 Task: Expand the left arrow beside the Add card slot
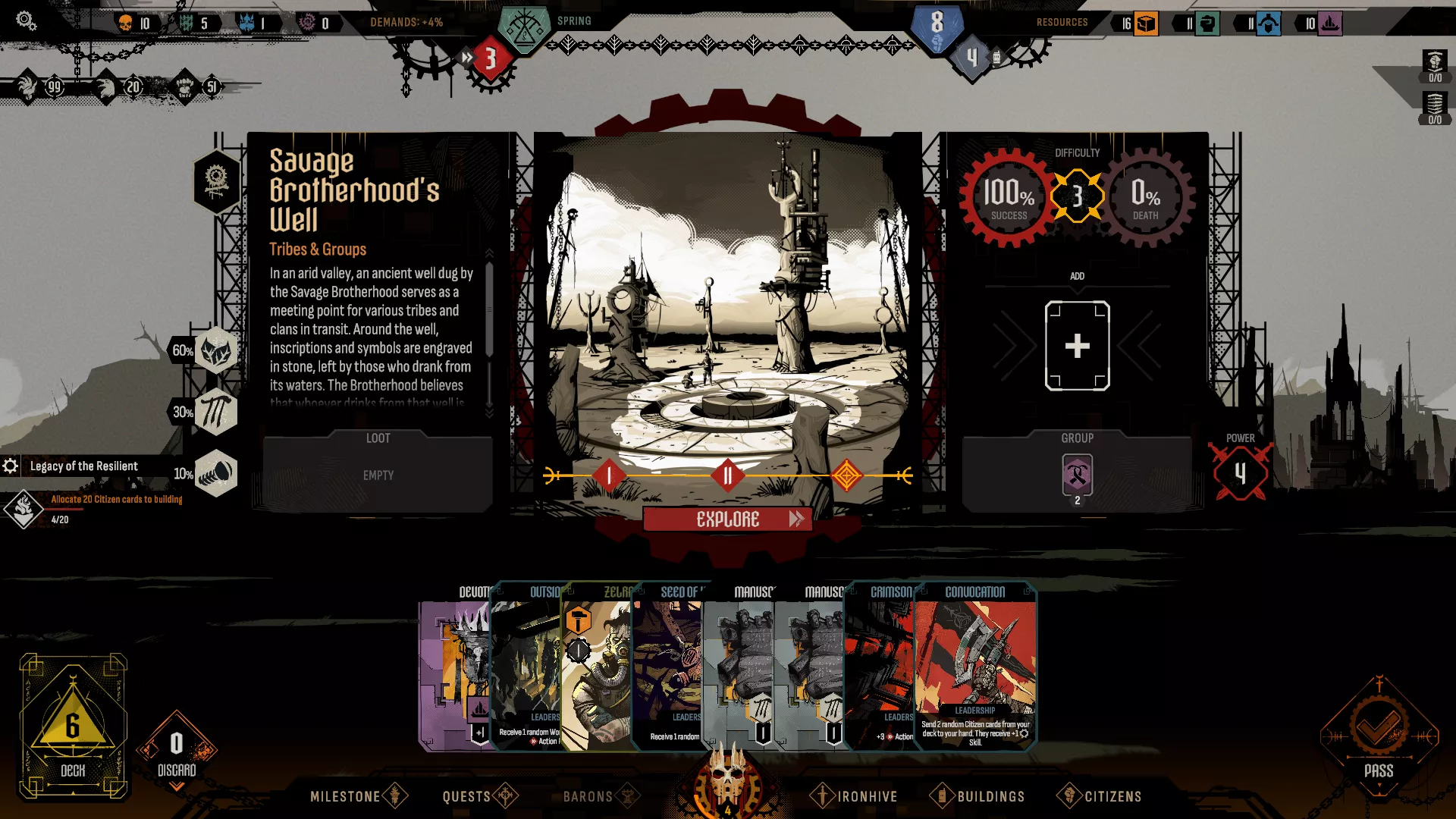coord(1016,345)
